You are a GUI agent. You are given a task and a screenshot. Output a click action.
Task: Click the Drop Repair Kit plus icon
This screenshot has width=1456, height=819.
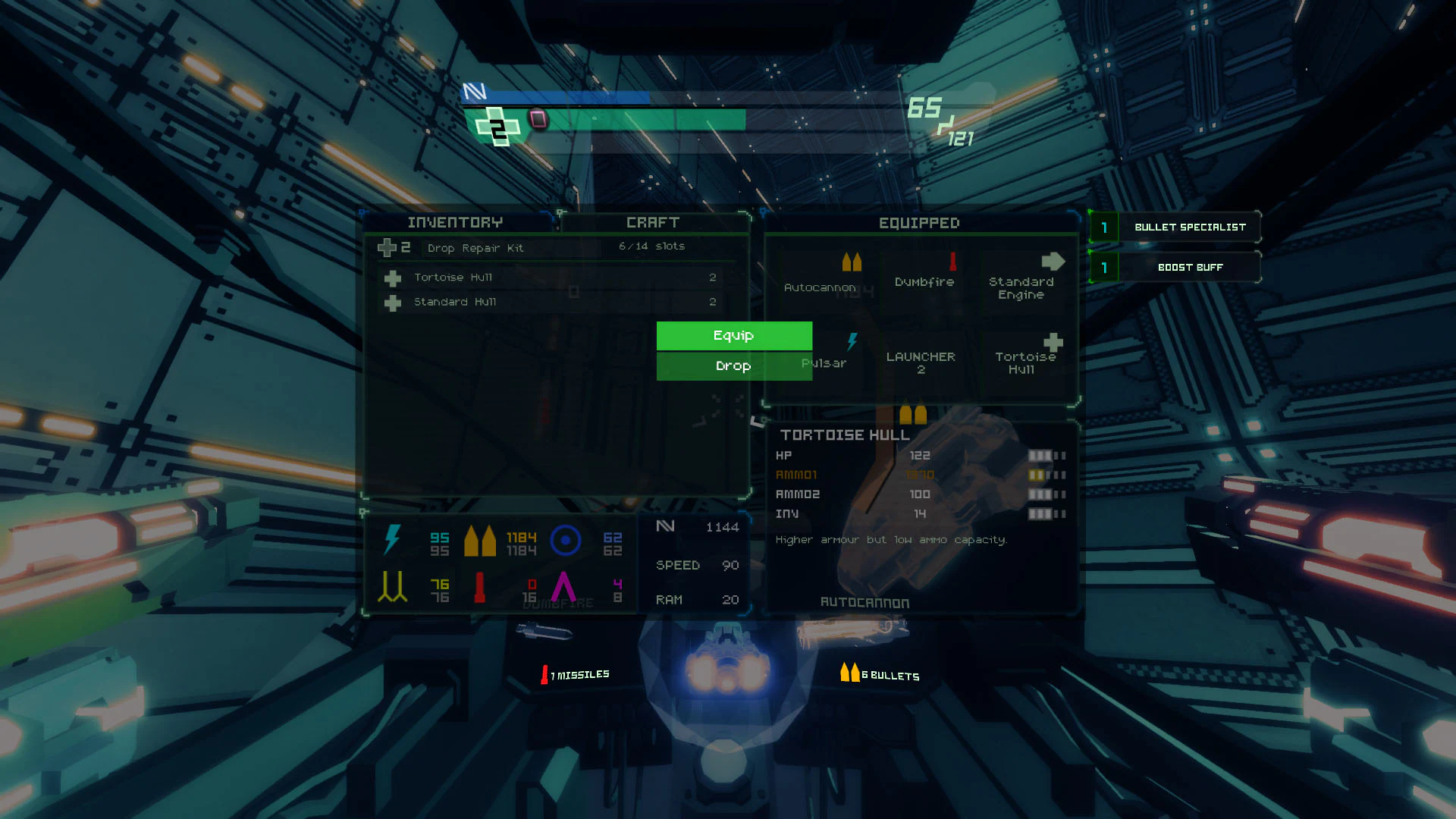[388, 247]
